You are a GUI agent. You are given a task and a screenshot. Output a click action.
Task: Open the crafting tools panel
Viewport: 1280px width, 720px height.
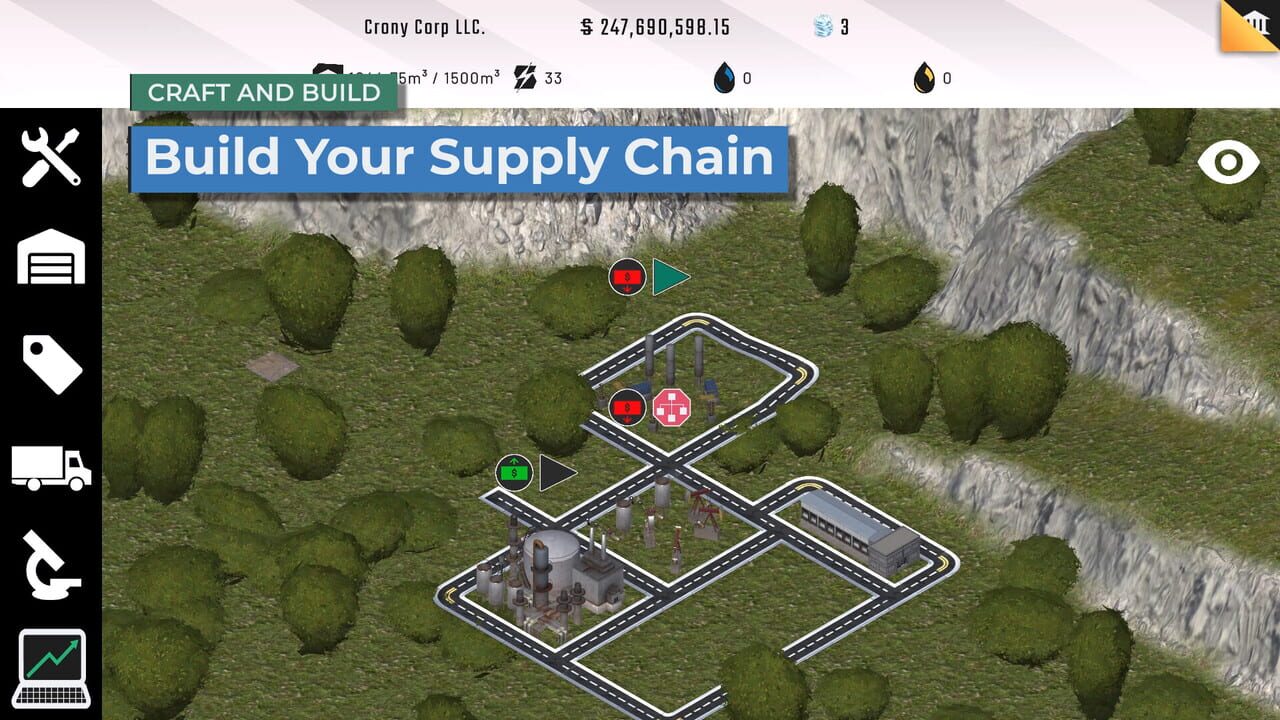pyautogui.click(x=51, y=158)
